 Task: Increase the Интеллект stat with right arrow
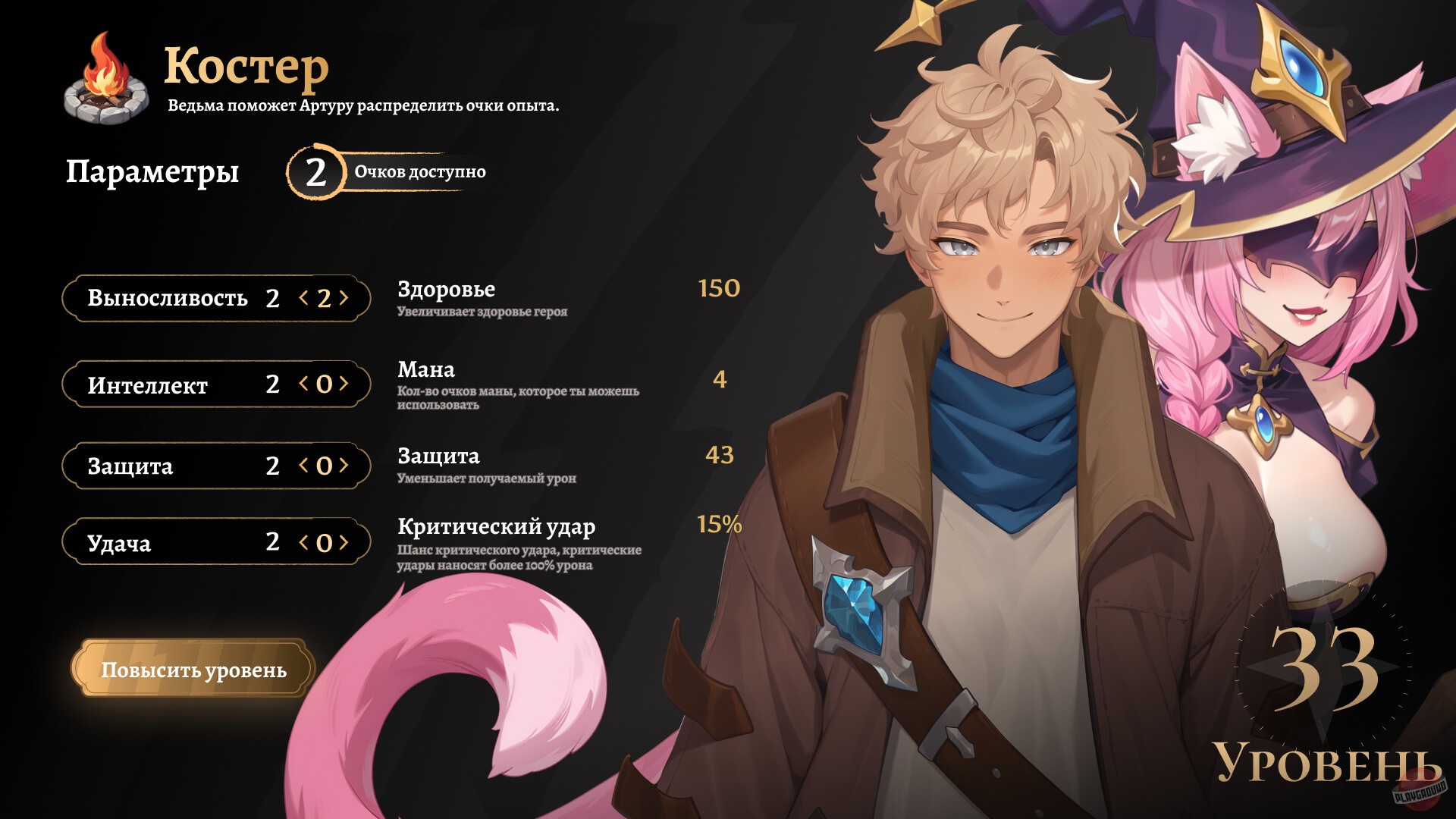(345, 385)
